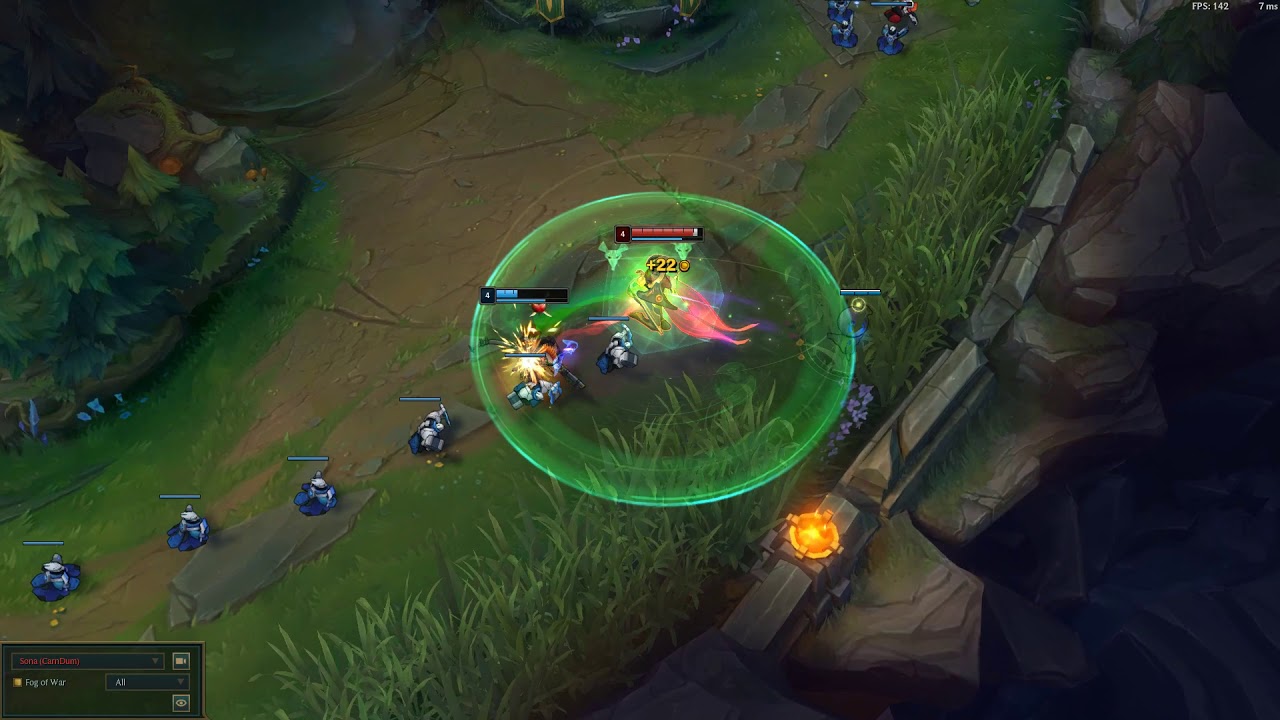Toggle the Fog of War checkbox
Viewport: 1280px width, 720px height.
click(17, 682)
